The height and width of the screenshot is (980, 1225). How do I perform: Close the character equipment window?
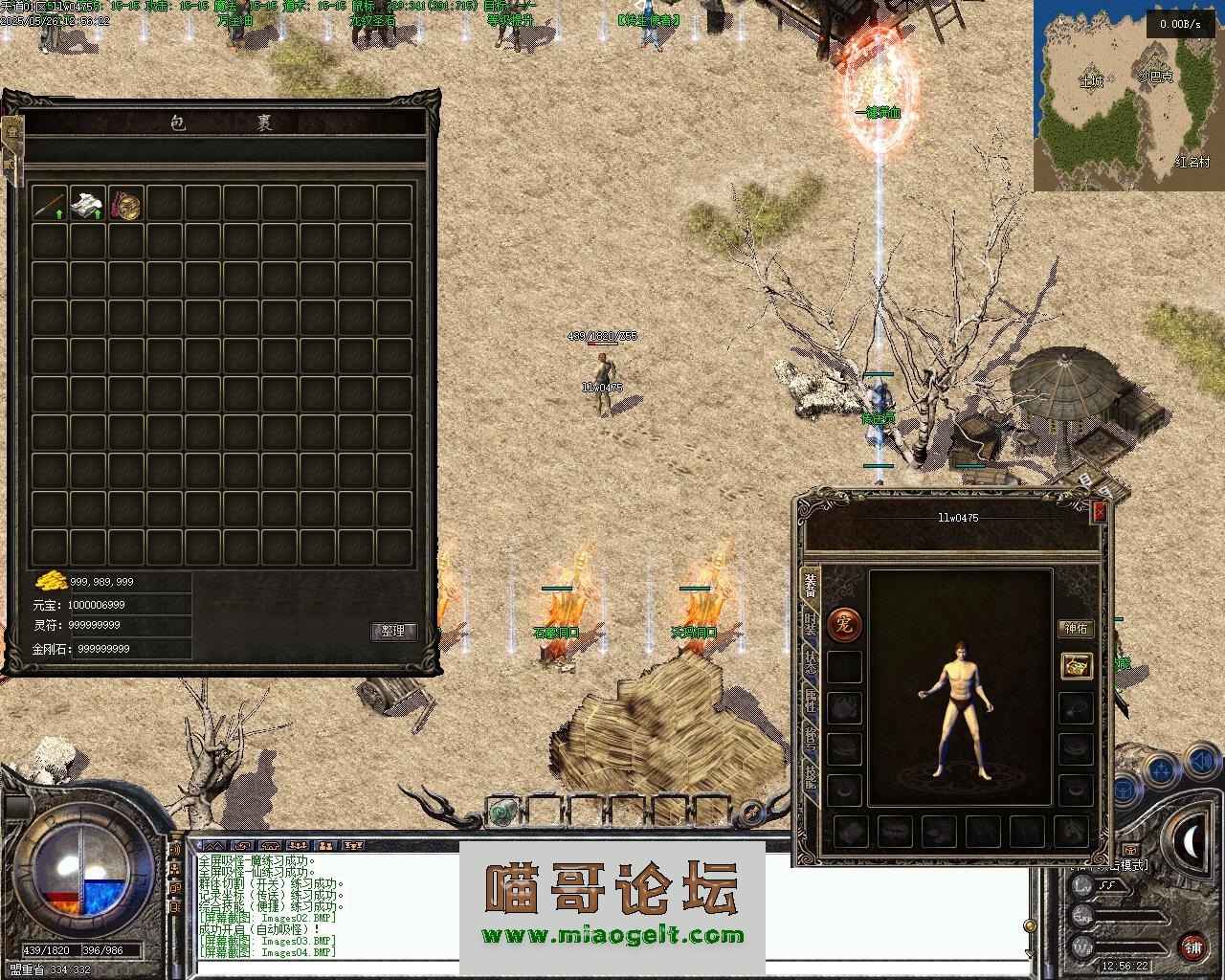1100,512
